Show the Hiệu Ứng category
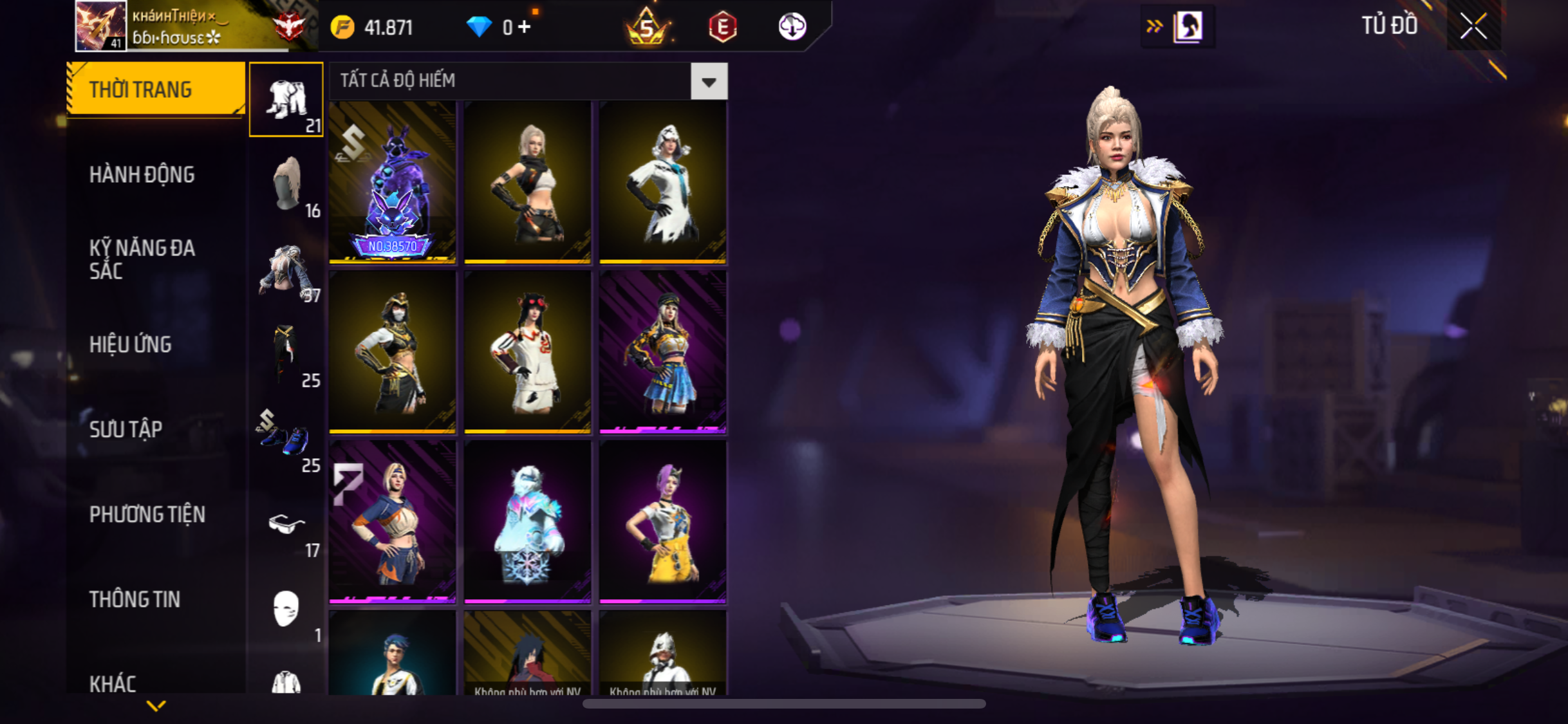Viewport: 1568px width, 724px height. (x=131, y=344)
